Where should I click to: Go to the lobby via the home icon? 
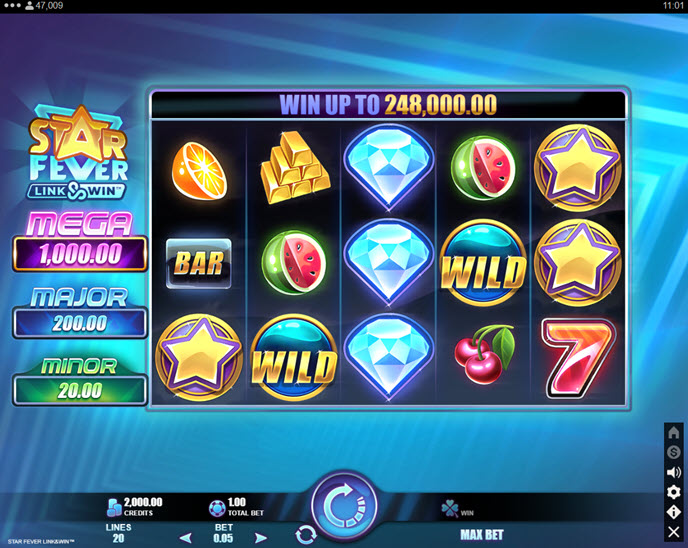(674, 433)
